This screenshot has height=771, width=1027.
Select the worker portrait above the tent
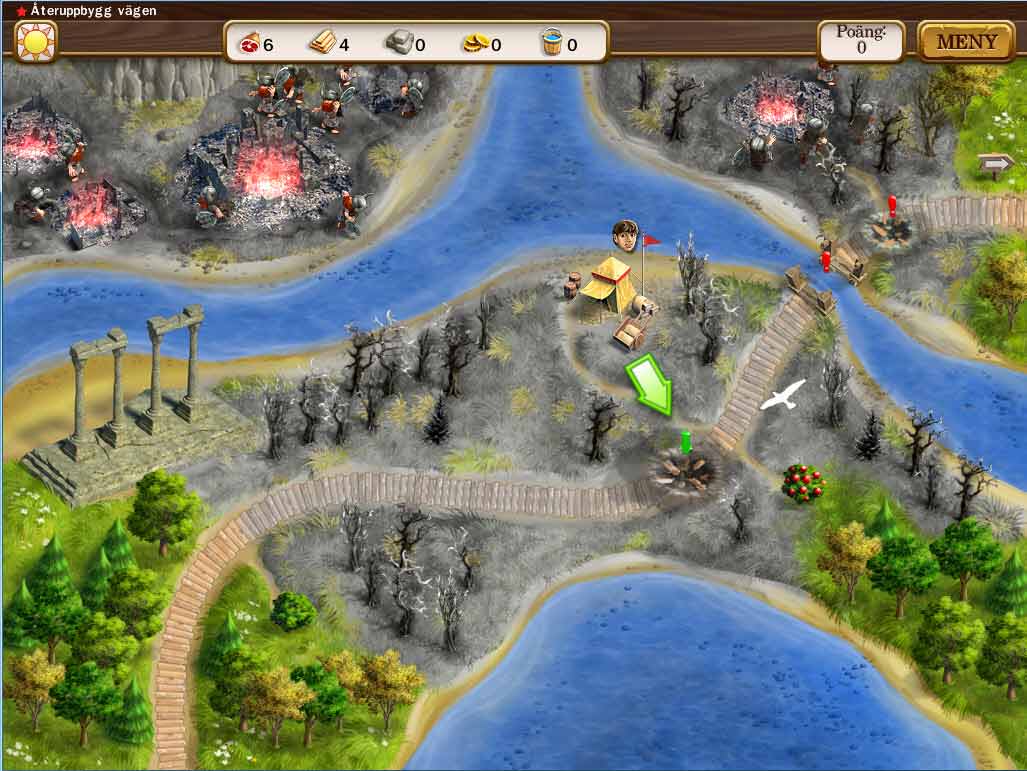(626, 235)
